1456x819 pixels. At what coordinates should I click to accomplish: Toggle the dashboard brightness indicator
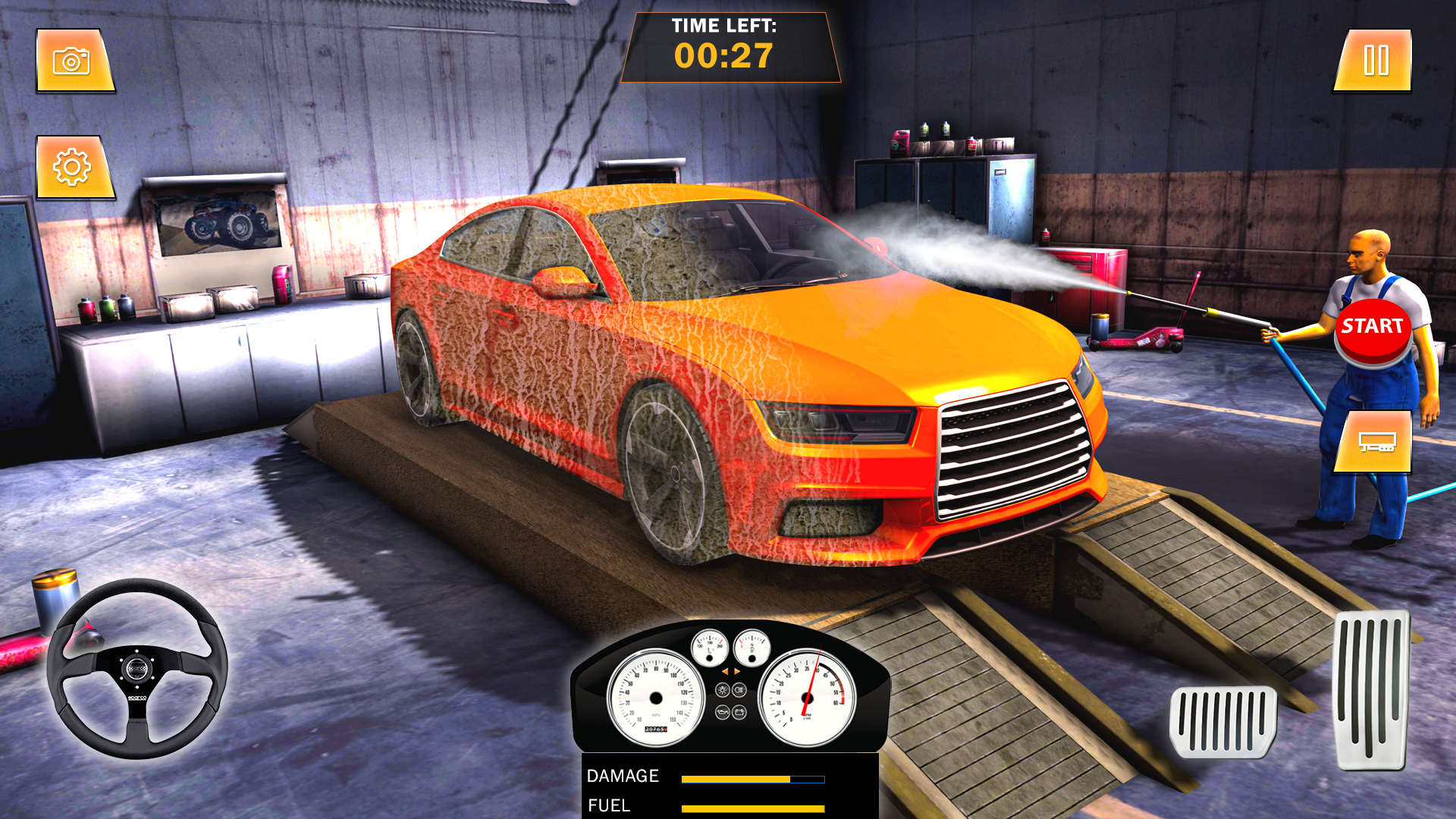click(723, 689)
